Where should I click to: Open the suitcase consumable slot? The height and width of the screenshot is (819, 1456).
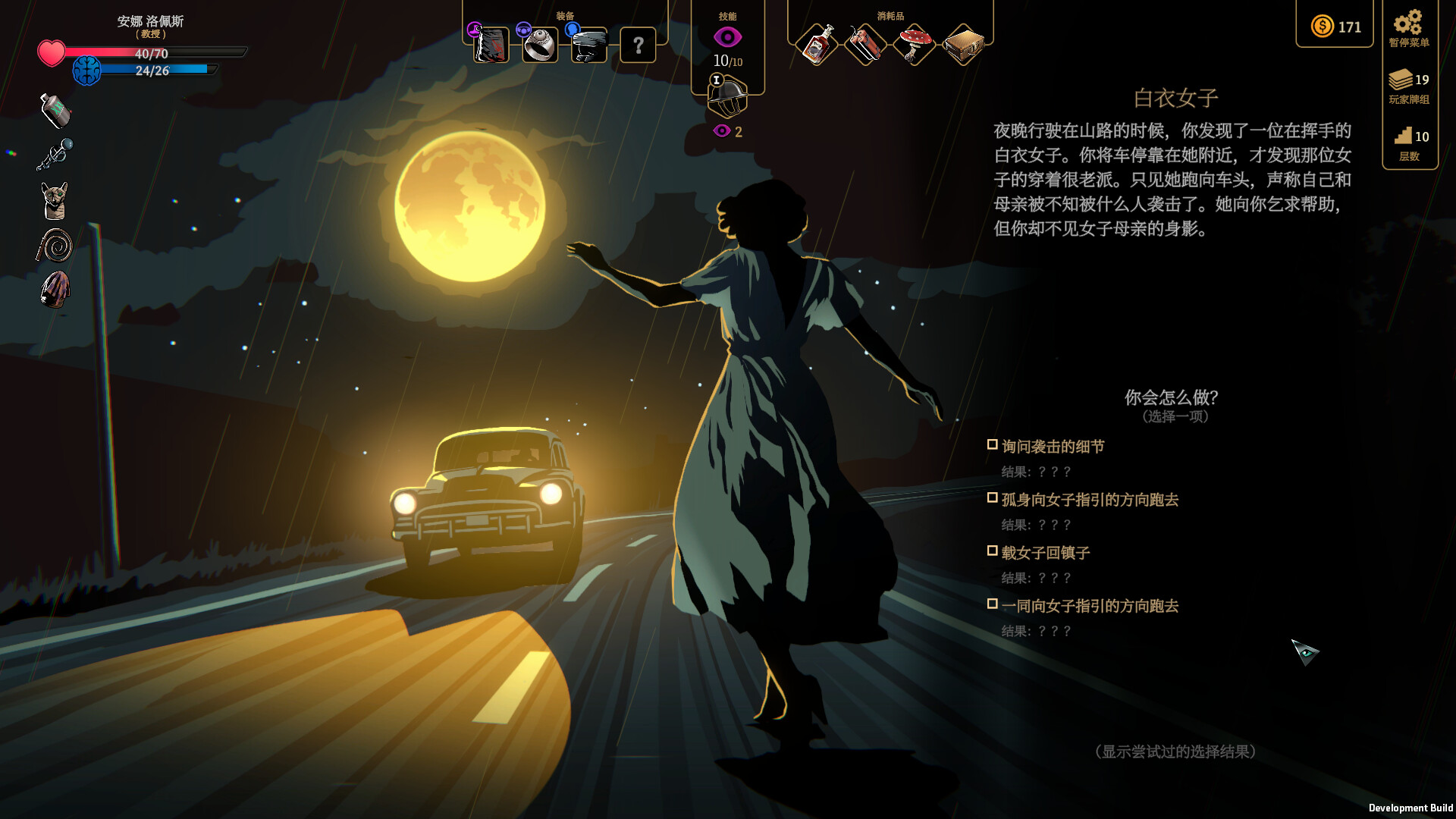coord(962,44)
